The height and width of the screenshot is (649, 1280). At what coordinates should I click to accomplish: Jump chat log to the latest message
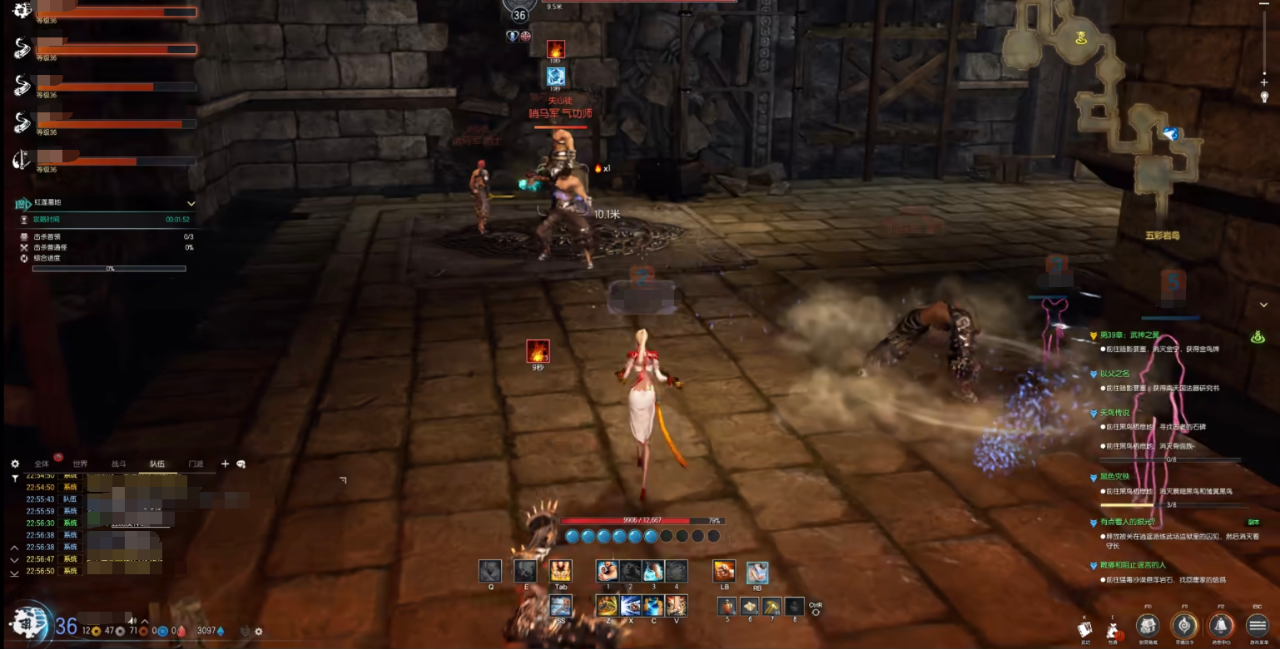coord(14,574)
